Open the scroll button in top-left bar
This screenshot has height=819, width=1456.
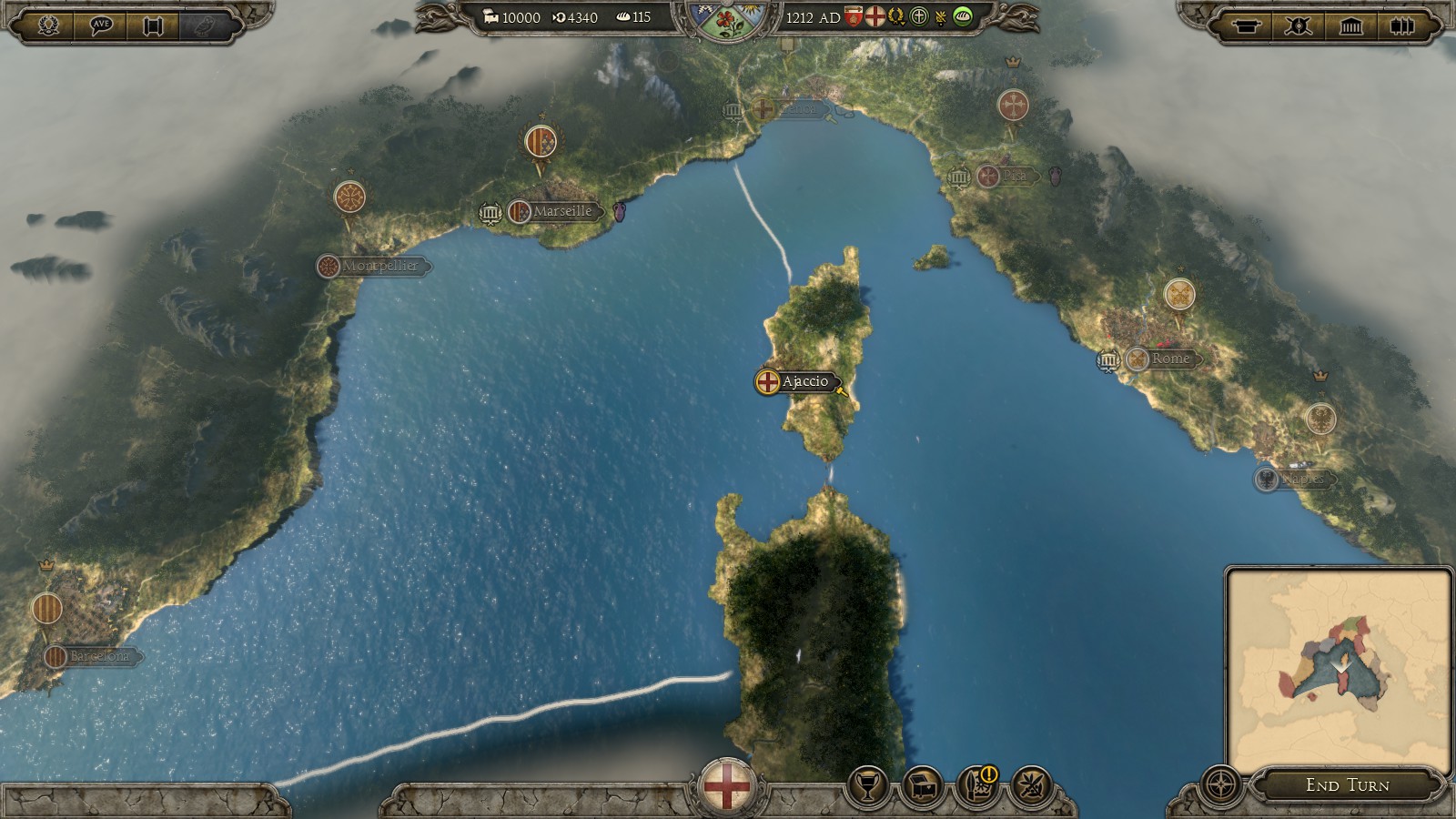click(154, 25)
